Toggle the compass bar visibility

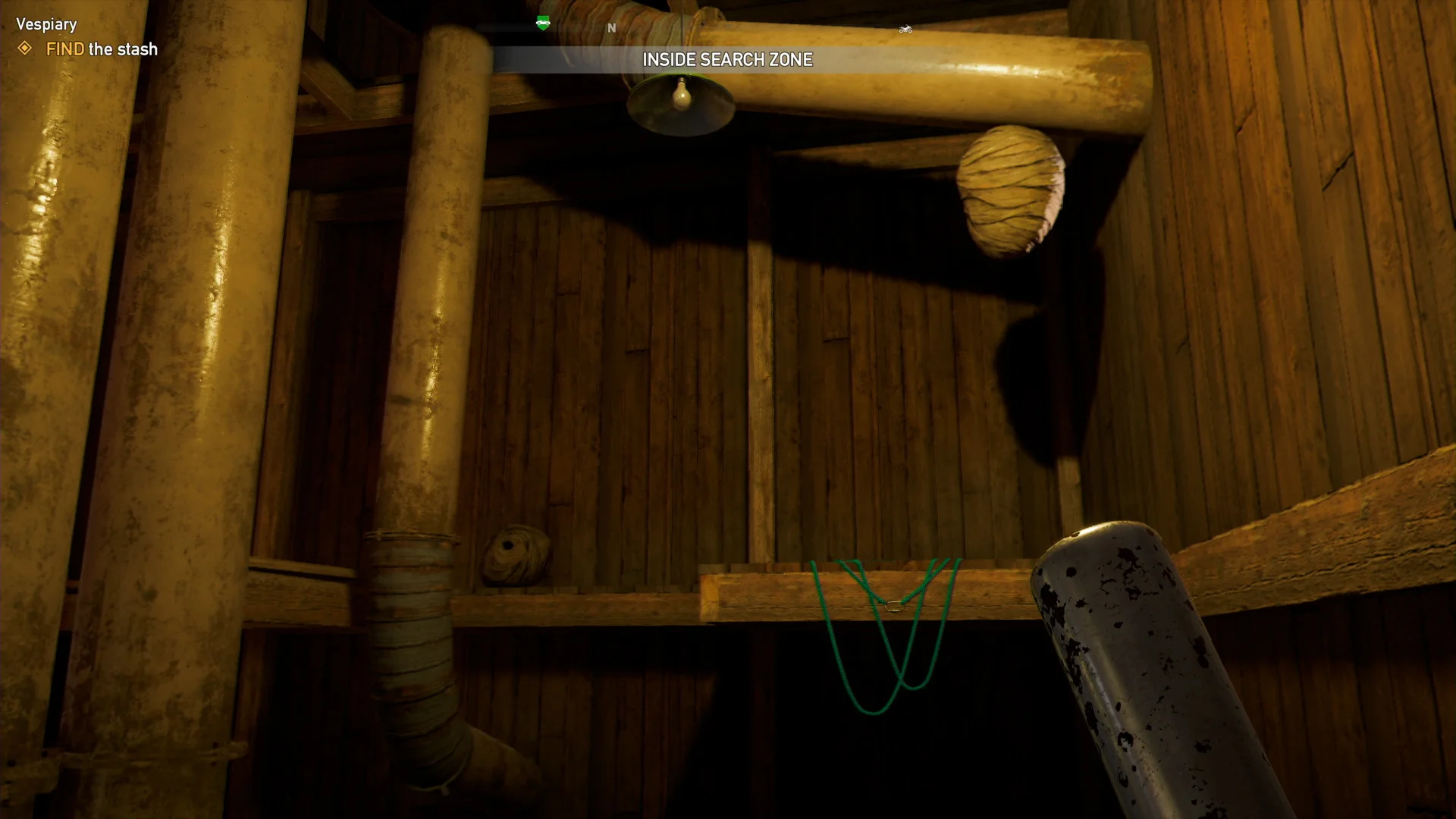(727, 28)
